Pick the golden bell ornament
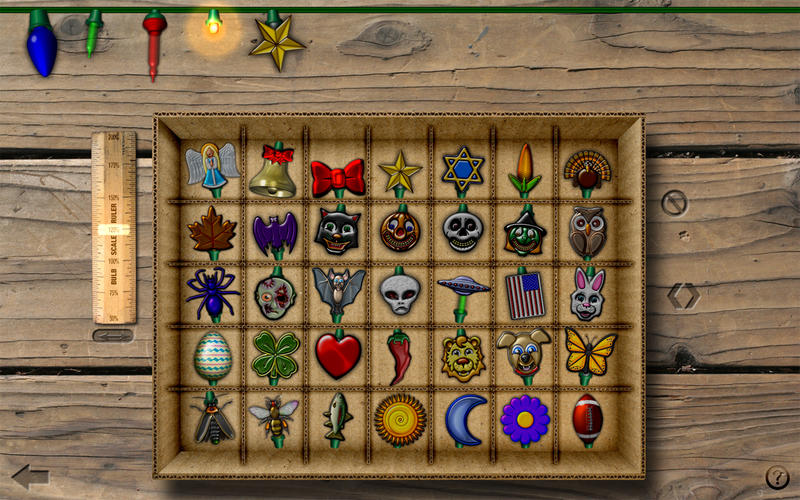Image resolution: width=800 pixels, height=500 pixels. (272, 172)
